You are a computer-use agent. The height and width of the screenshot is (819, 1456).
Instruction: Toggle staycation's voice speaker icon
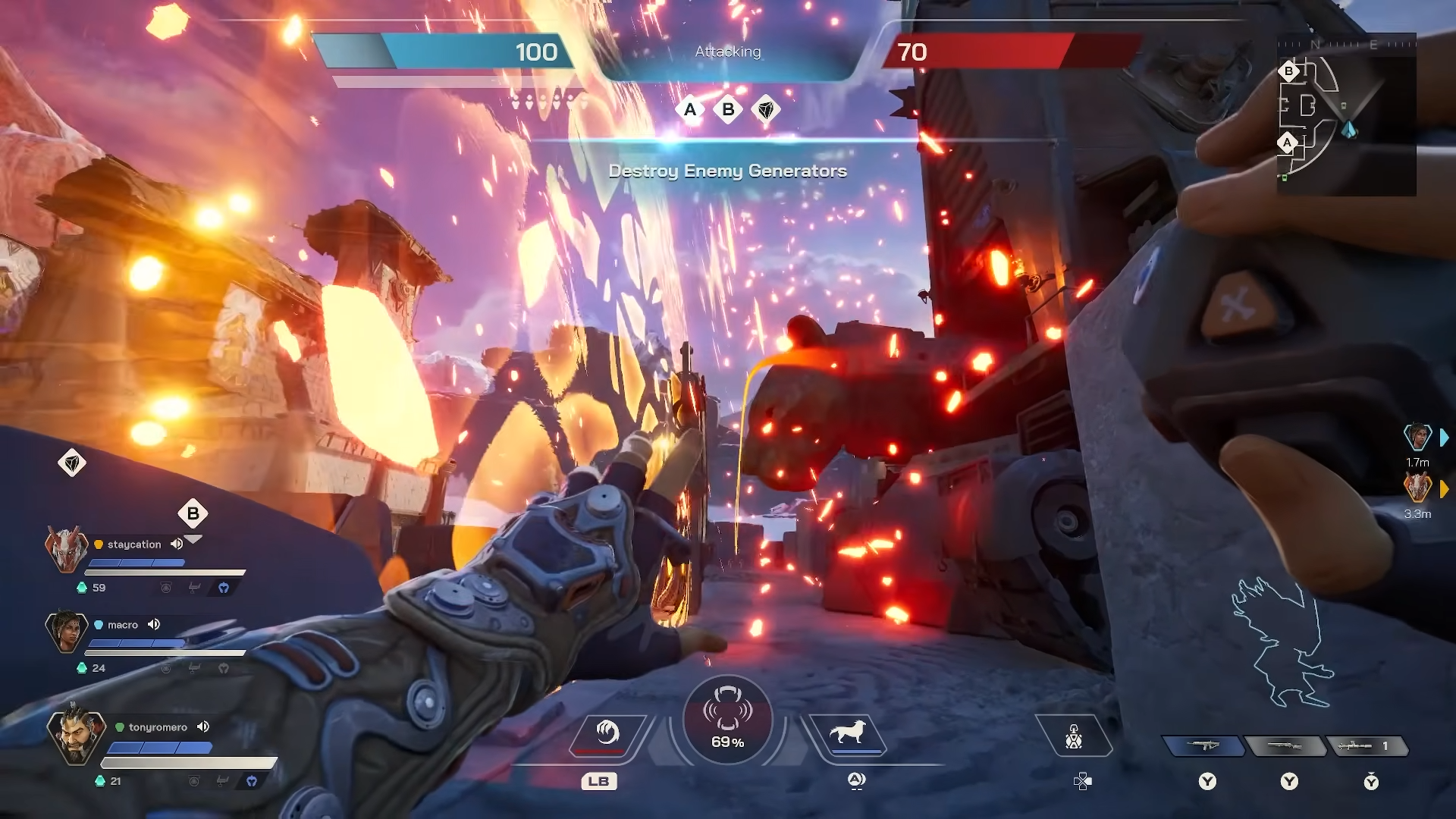click(177, 544)
